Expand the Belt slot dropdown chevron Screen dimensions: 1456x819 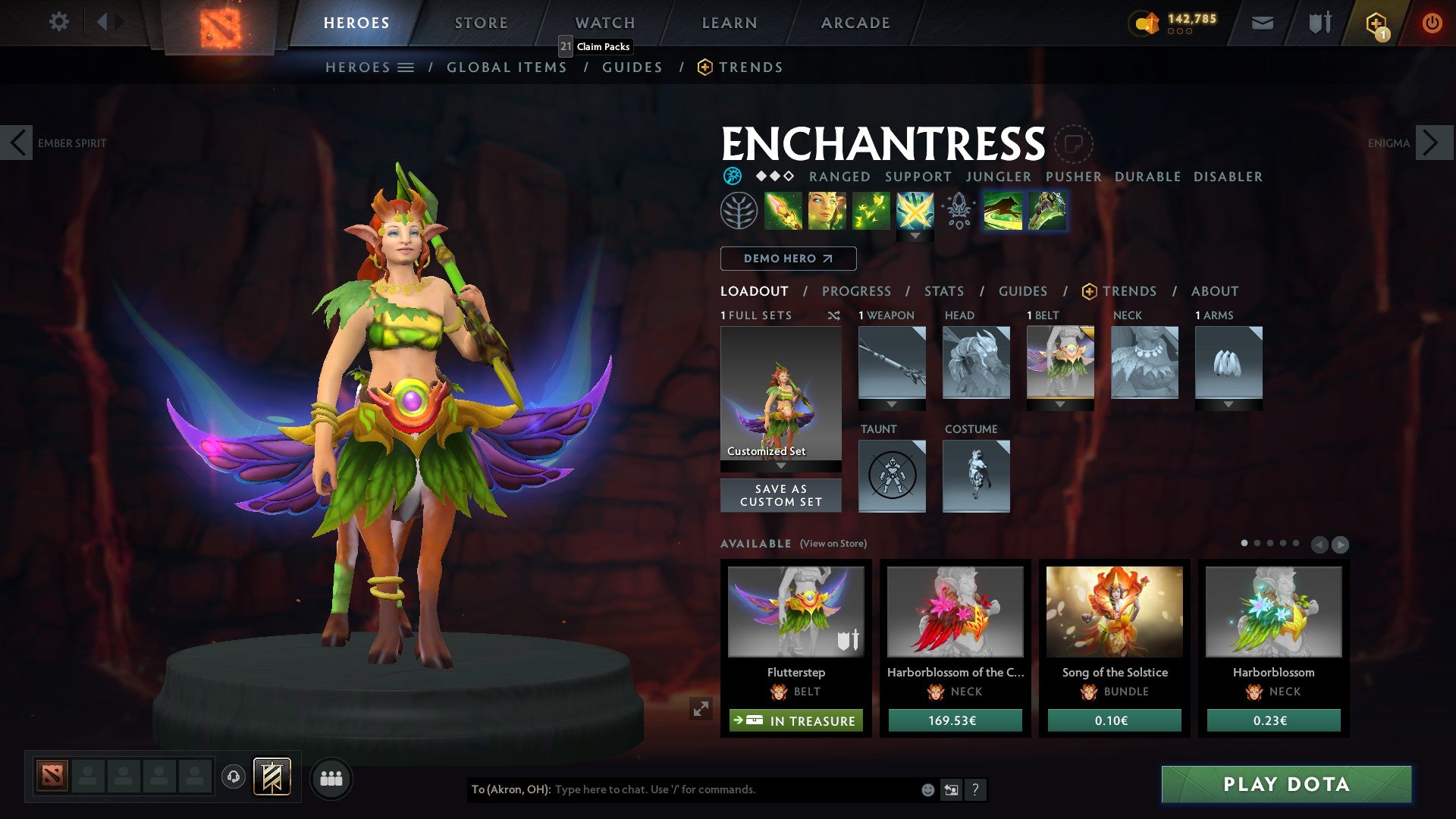1061,404
